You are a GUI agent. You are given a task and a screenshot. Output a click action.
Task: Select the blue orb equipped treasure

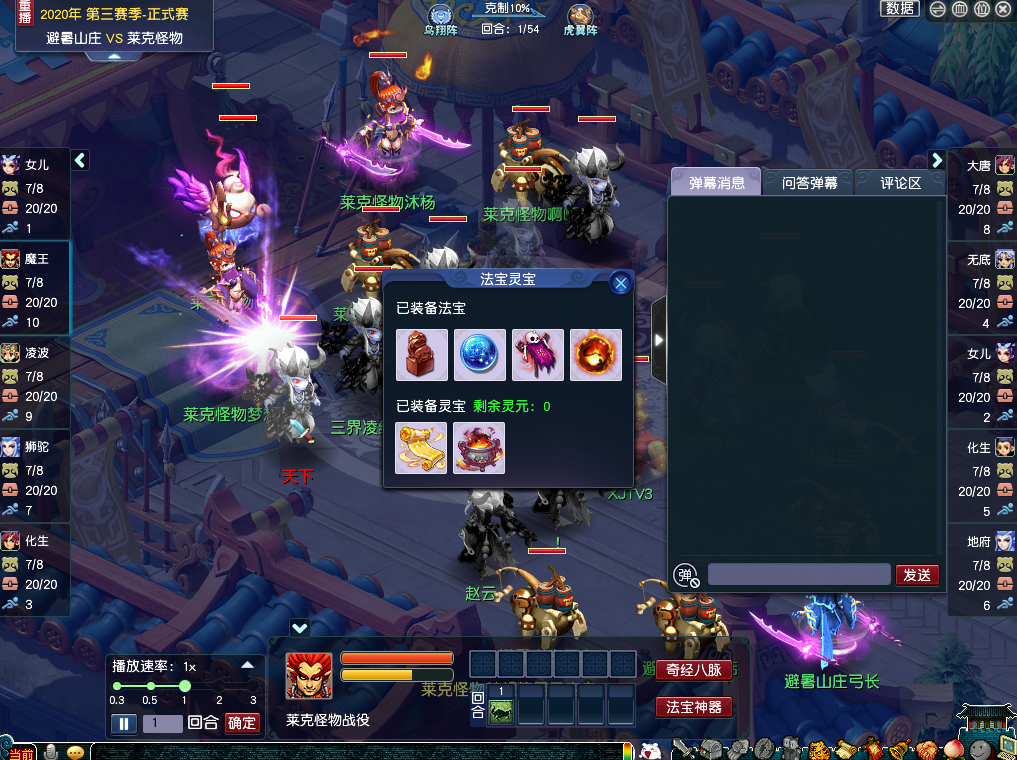coord(480,355)
